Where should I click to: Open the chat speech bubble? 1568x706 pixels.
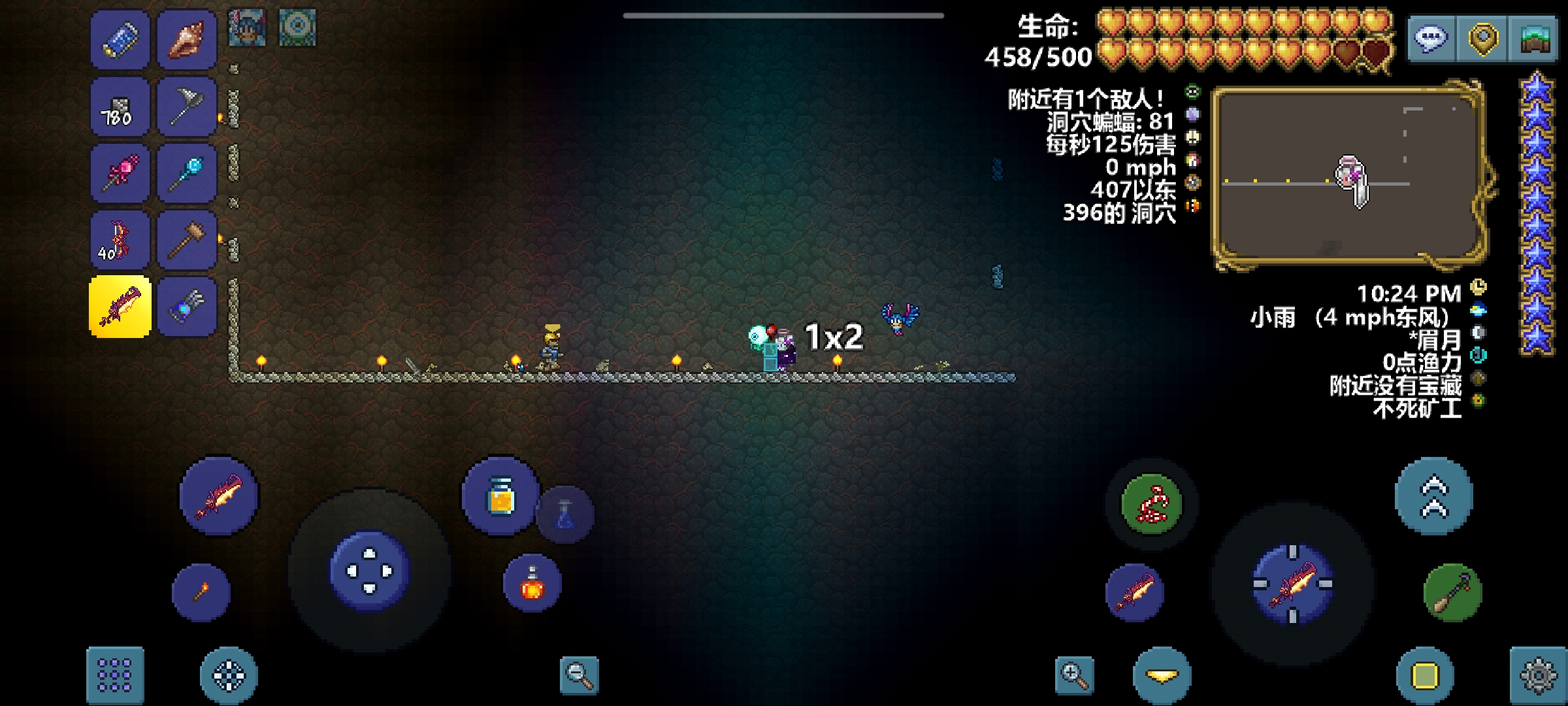(1431, 39)
